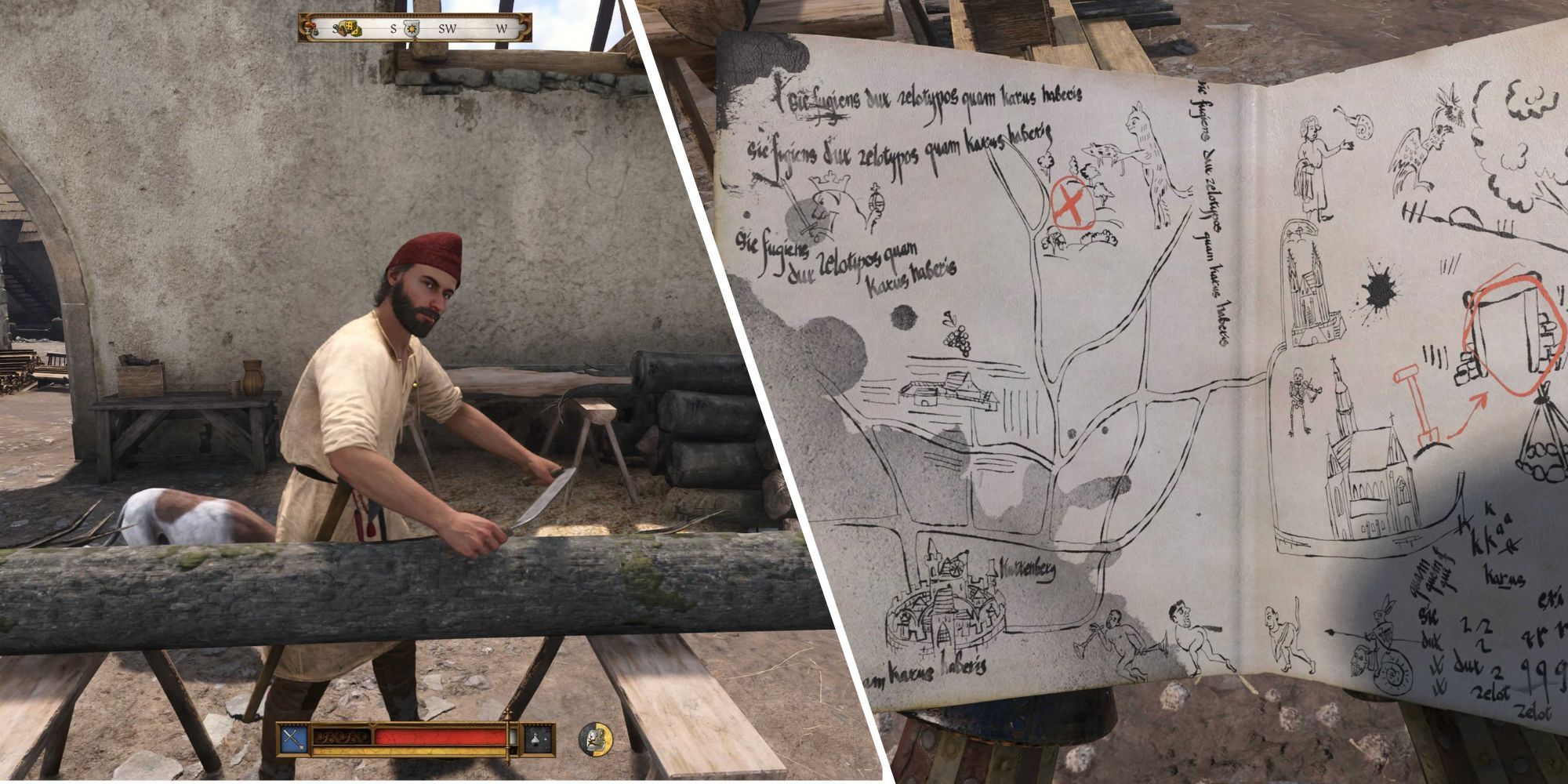Select the large church sketch on the map's right page
This screenshot has width=1568, height=784.
click(x=1368, y=486)
